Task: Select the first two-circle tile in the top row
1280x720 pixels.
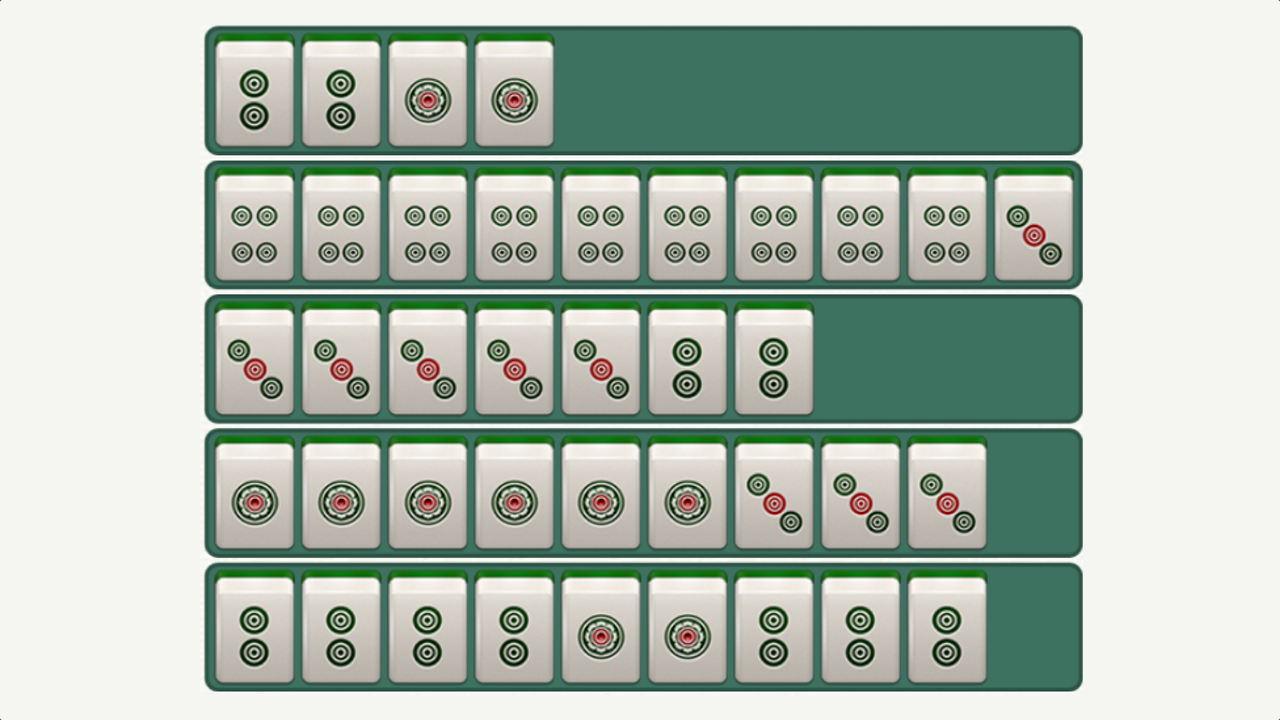Action: click(253, 92)
